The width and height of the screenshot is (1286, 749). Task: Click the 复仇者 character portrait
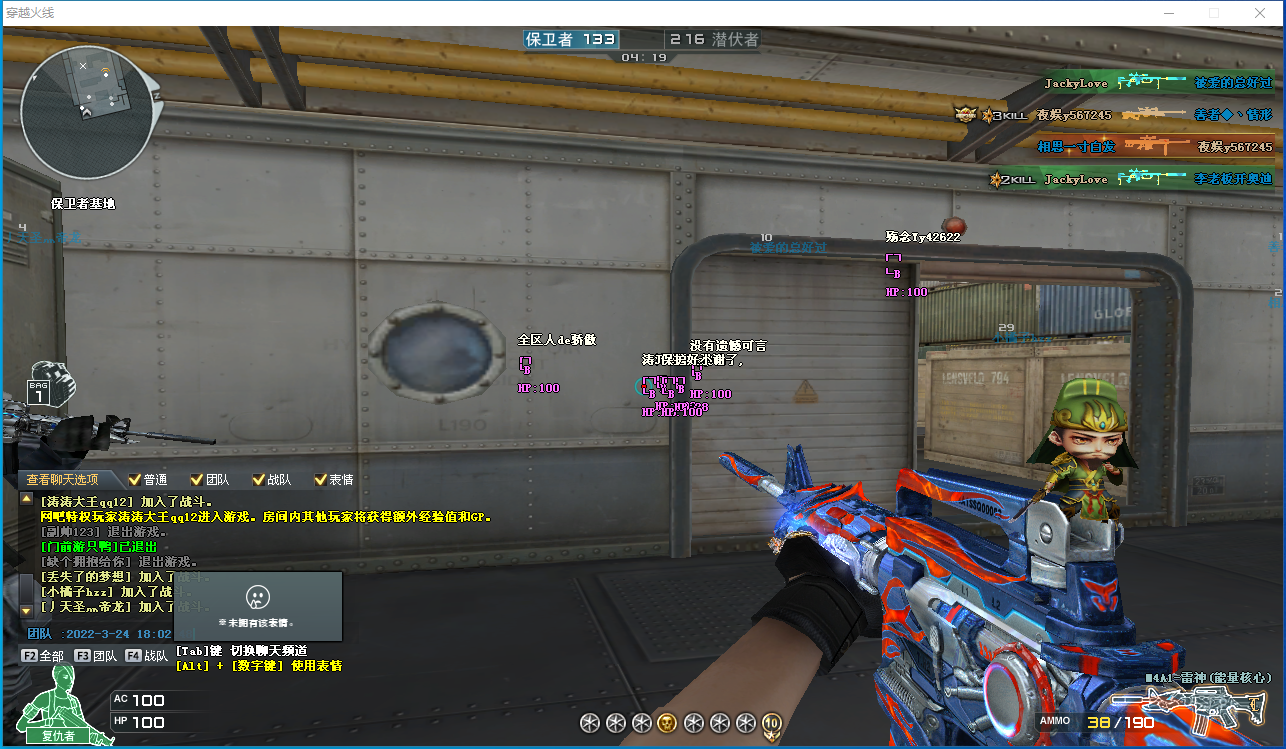58,705
